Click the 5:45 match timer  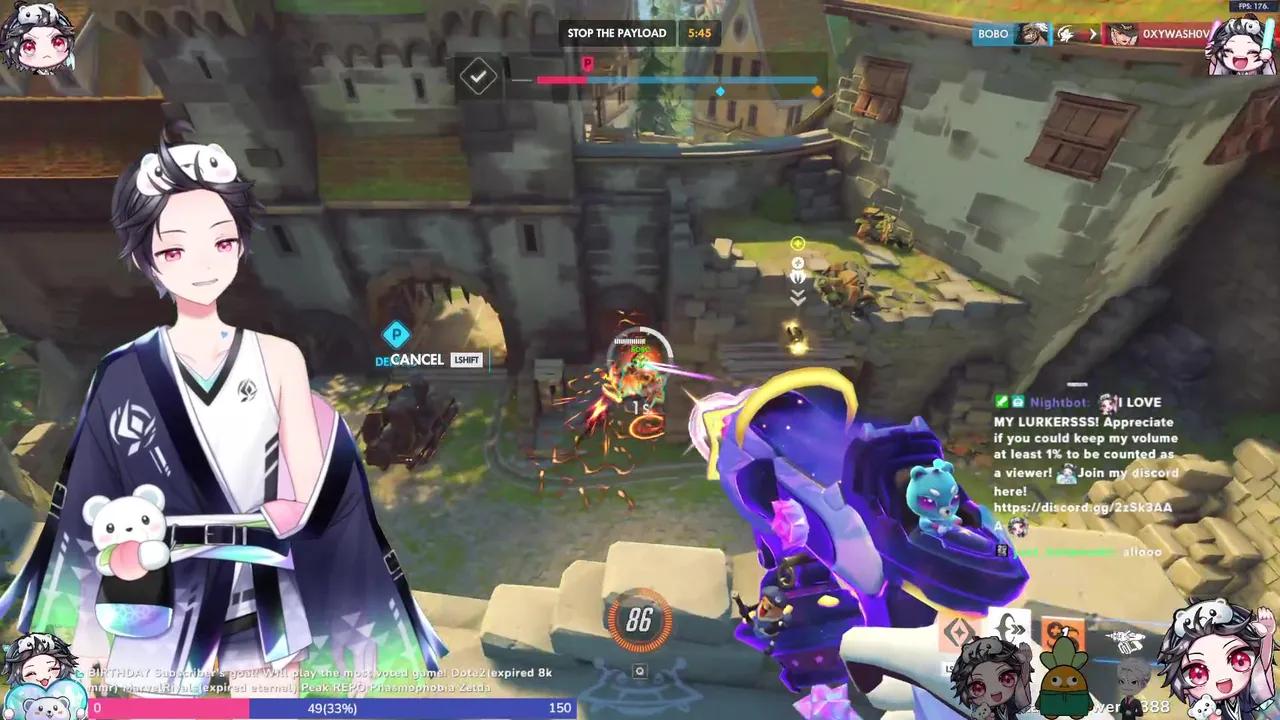click(x=699, y=33)
